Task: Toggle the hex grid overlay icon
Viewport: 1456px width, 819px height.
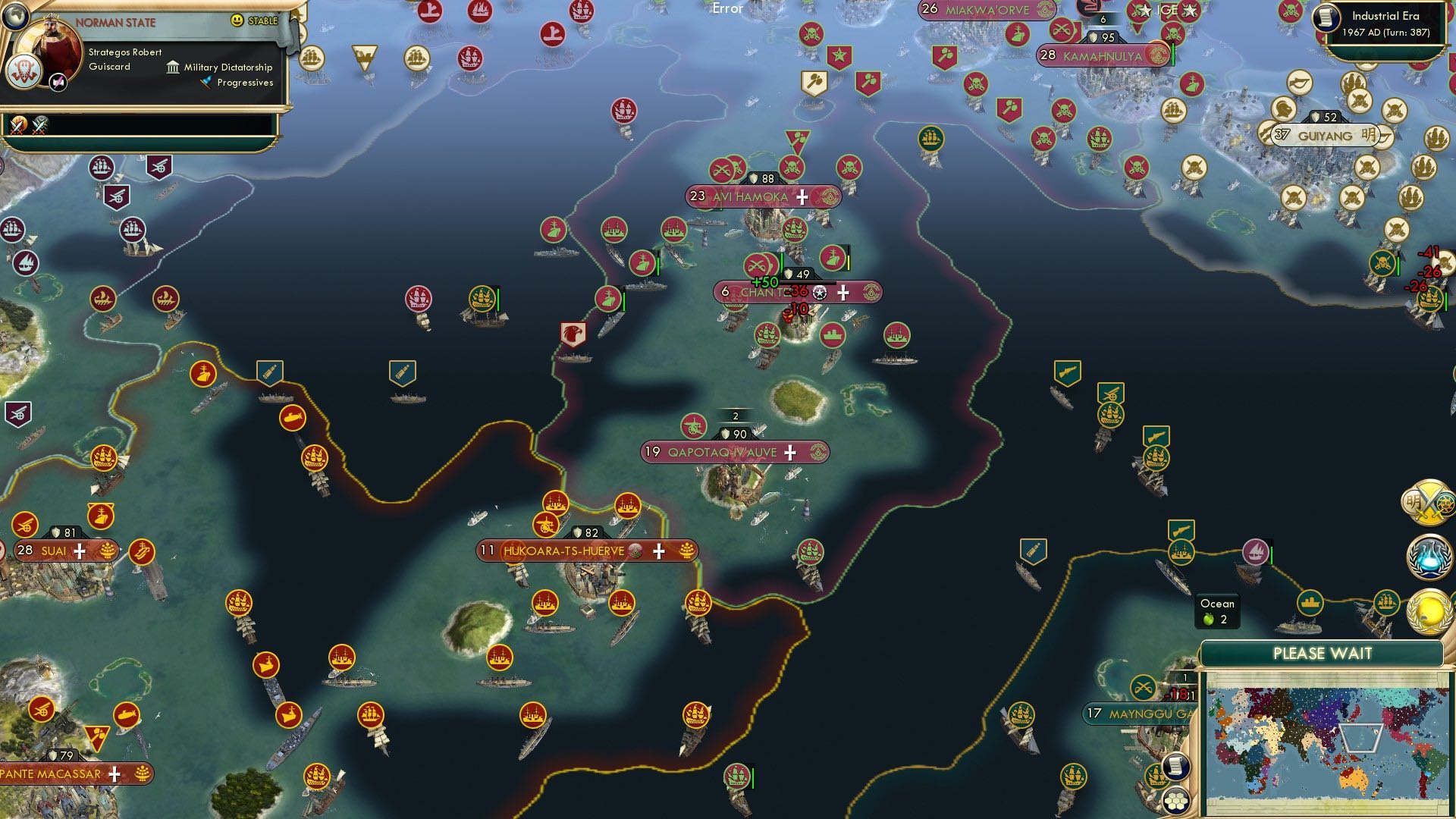Action: tap(1177, 802)
